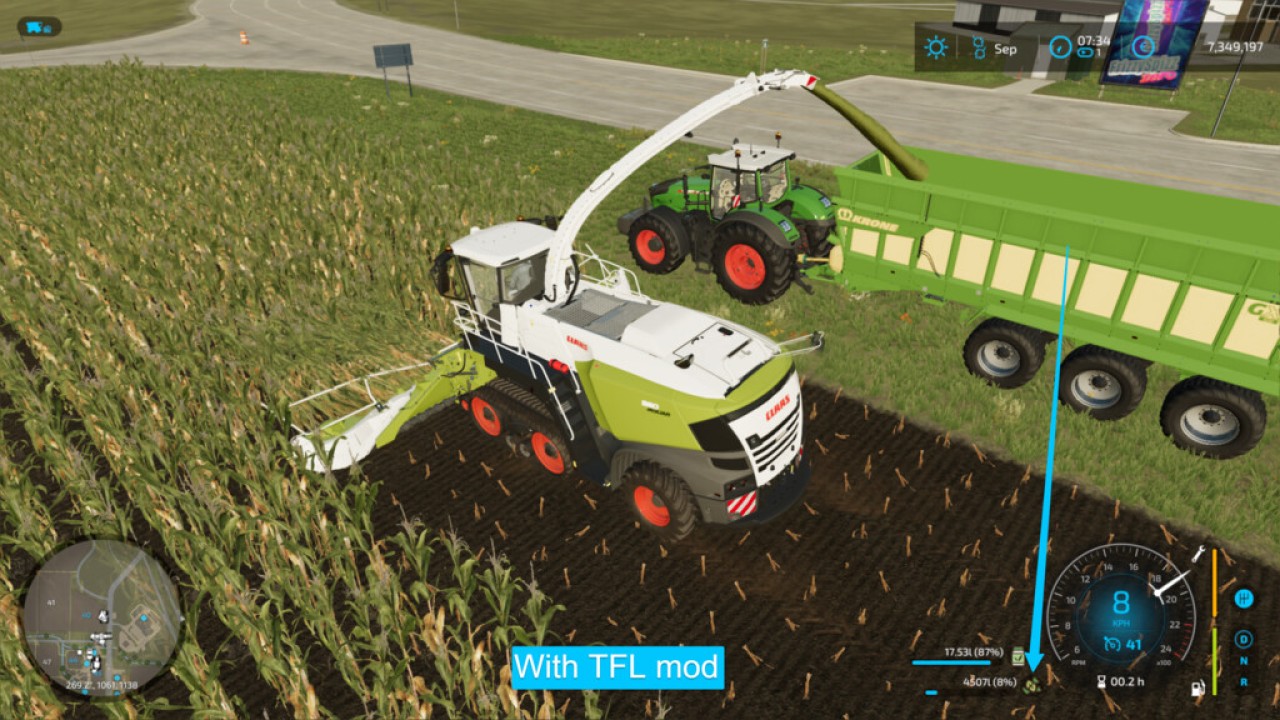Open the clock icon showing 07:34

(1060, 46)
